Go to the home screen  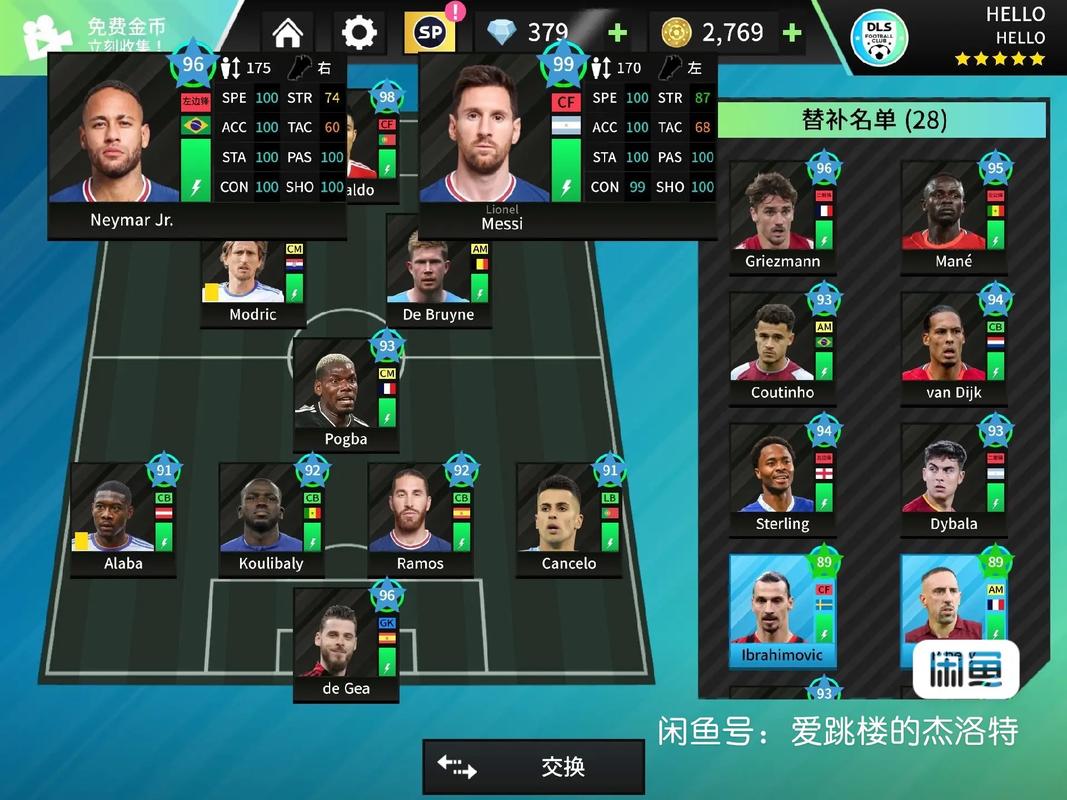pos(287,32)
